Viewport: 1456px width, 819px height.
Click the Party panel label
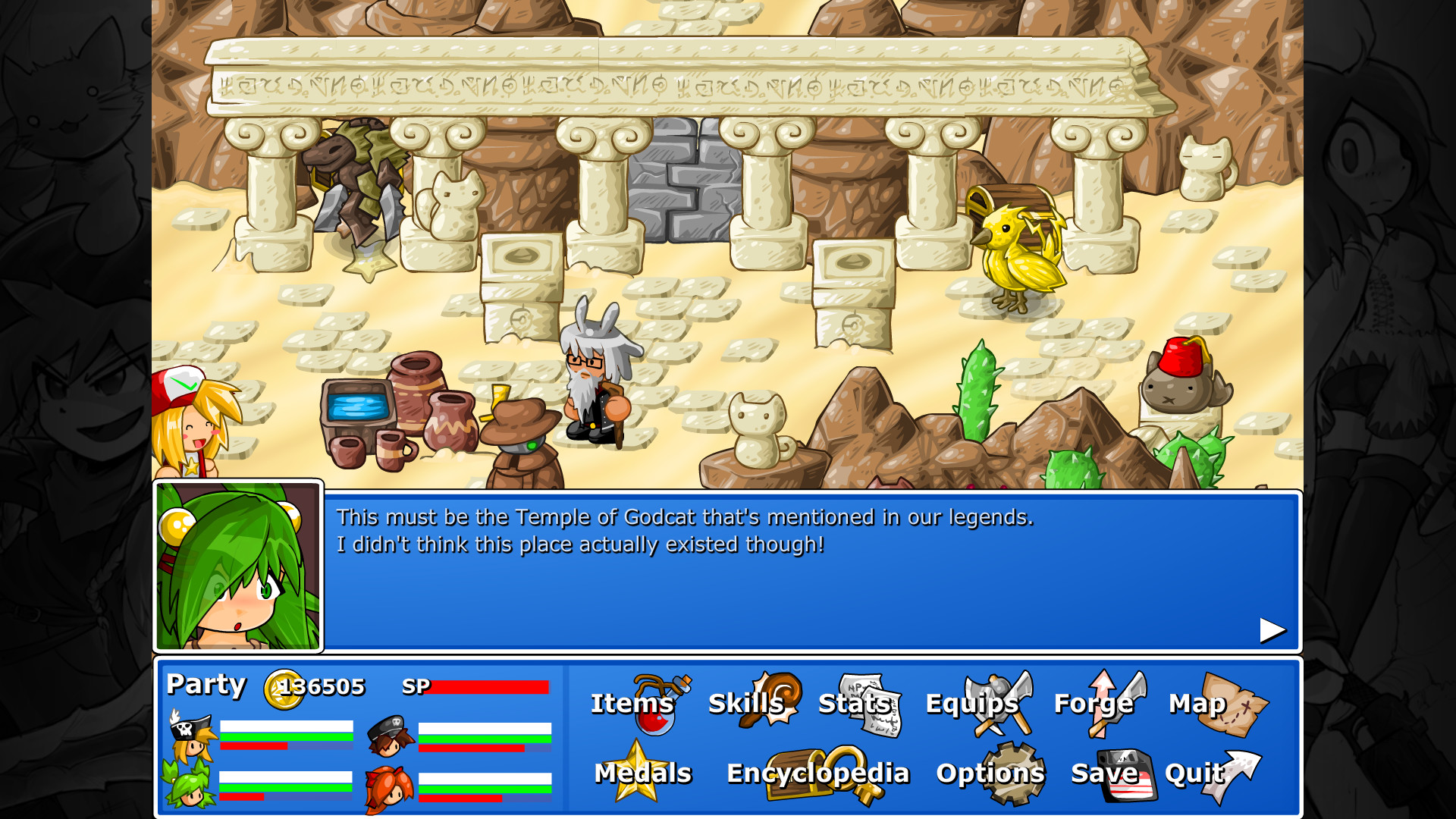click(x=206, y=685)
